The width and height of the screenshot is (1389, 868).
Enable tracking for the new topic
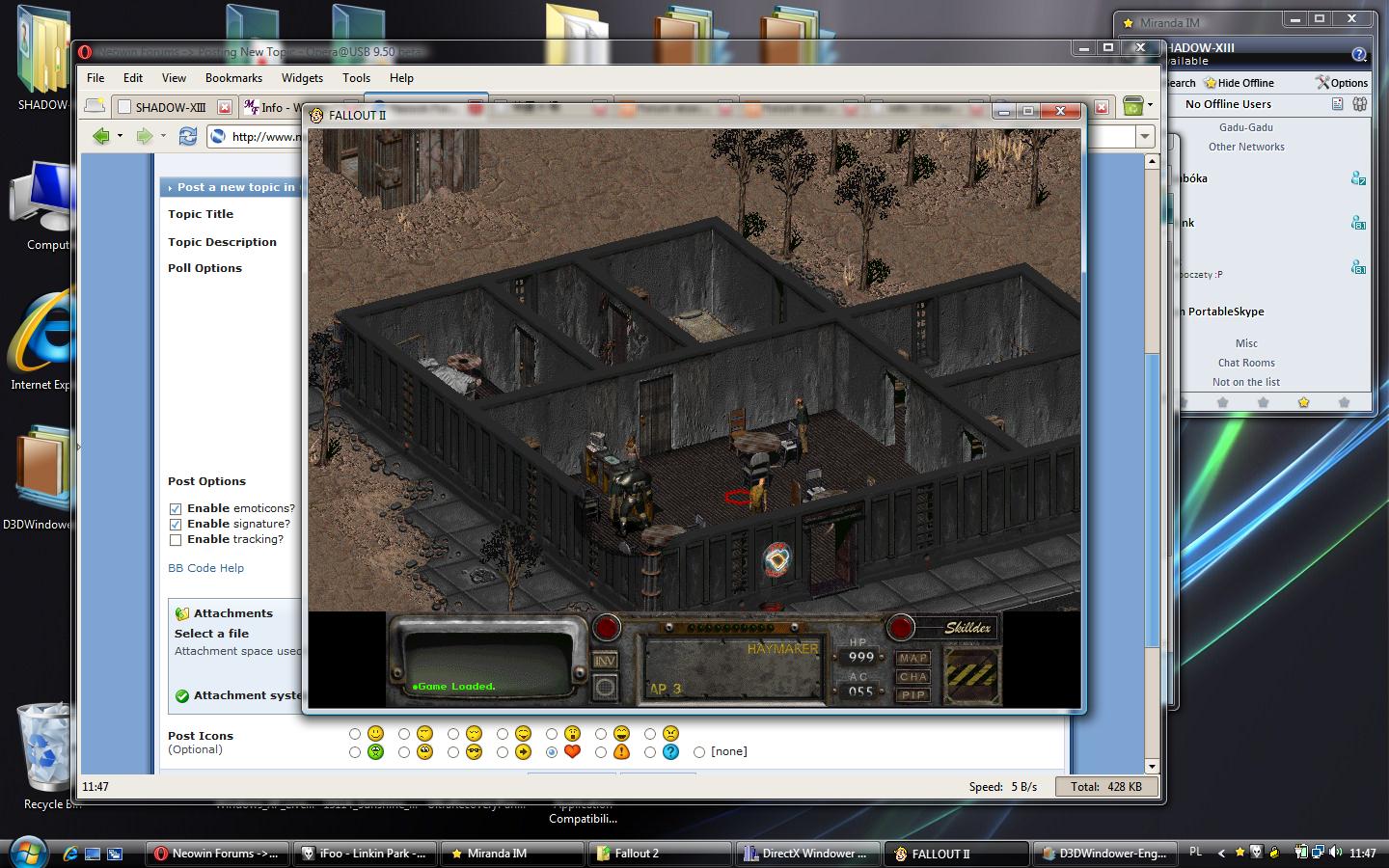point(176,539)
